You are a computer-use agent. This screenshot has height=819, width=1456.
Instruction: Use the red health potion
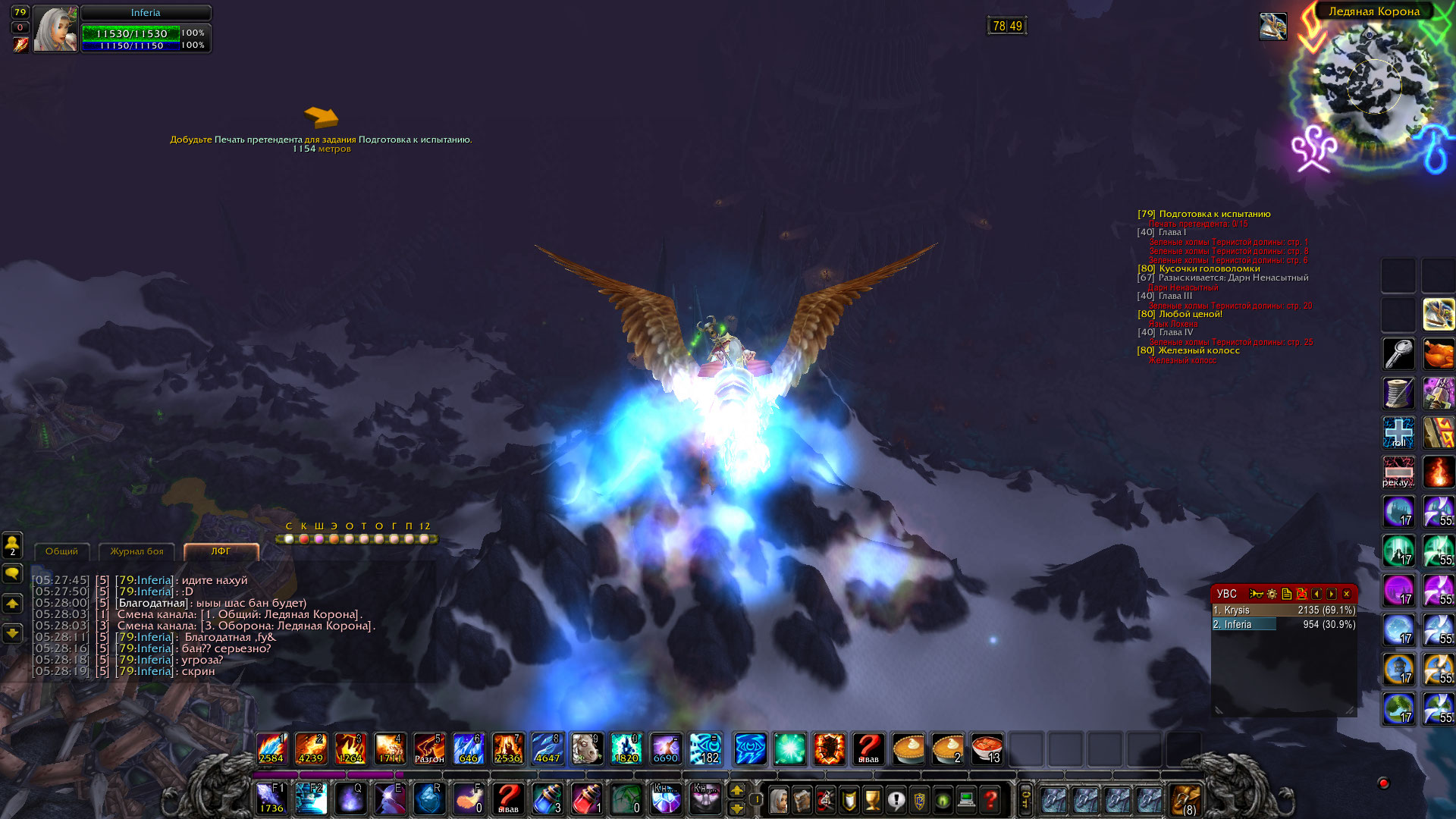tap(586, 799)
